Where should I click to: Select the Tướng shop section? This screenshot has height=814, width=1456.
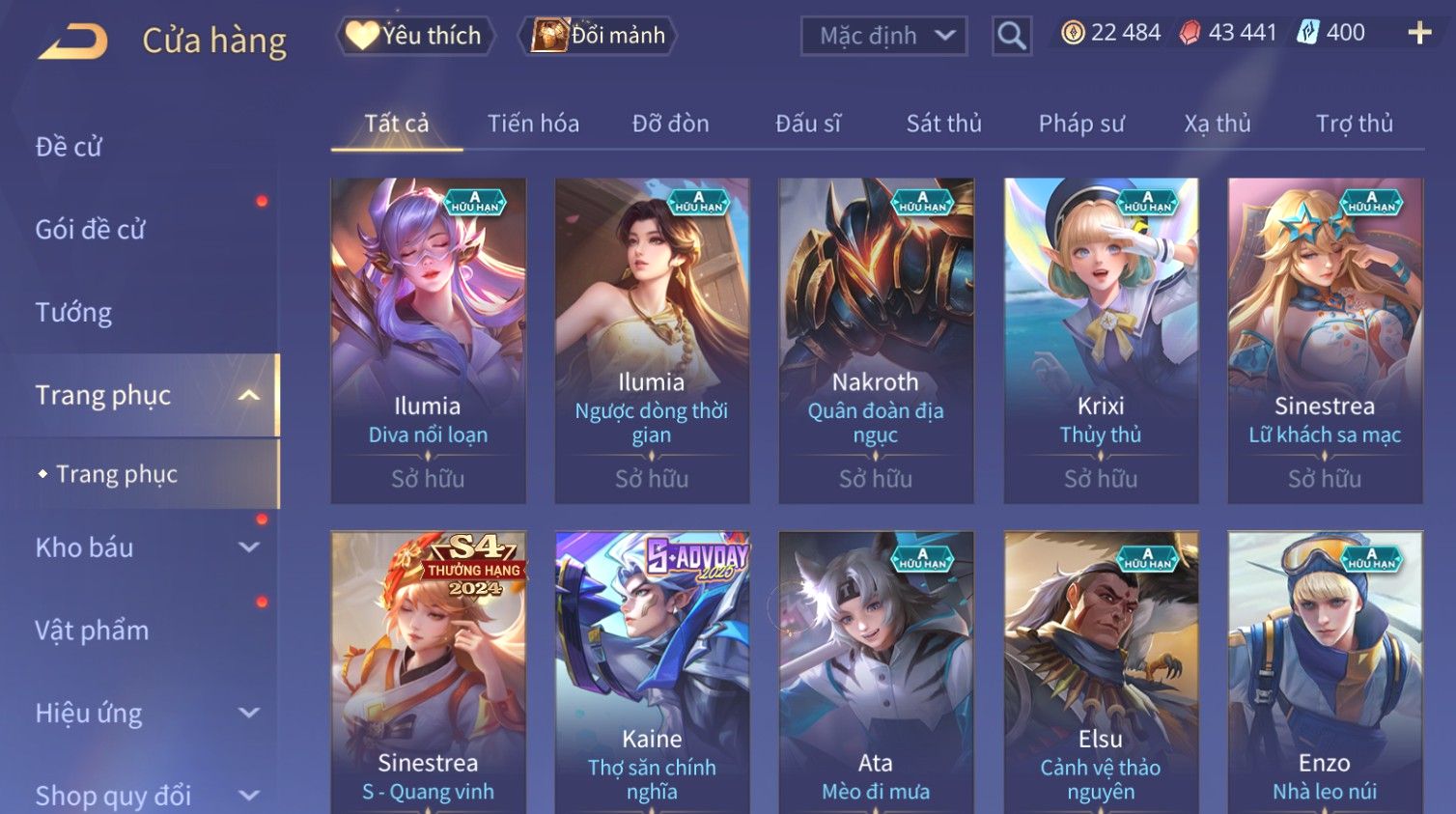(x=73, y=313)
